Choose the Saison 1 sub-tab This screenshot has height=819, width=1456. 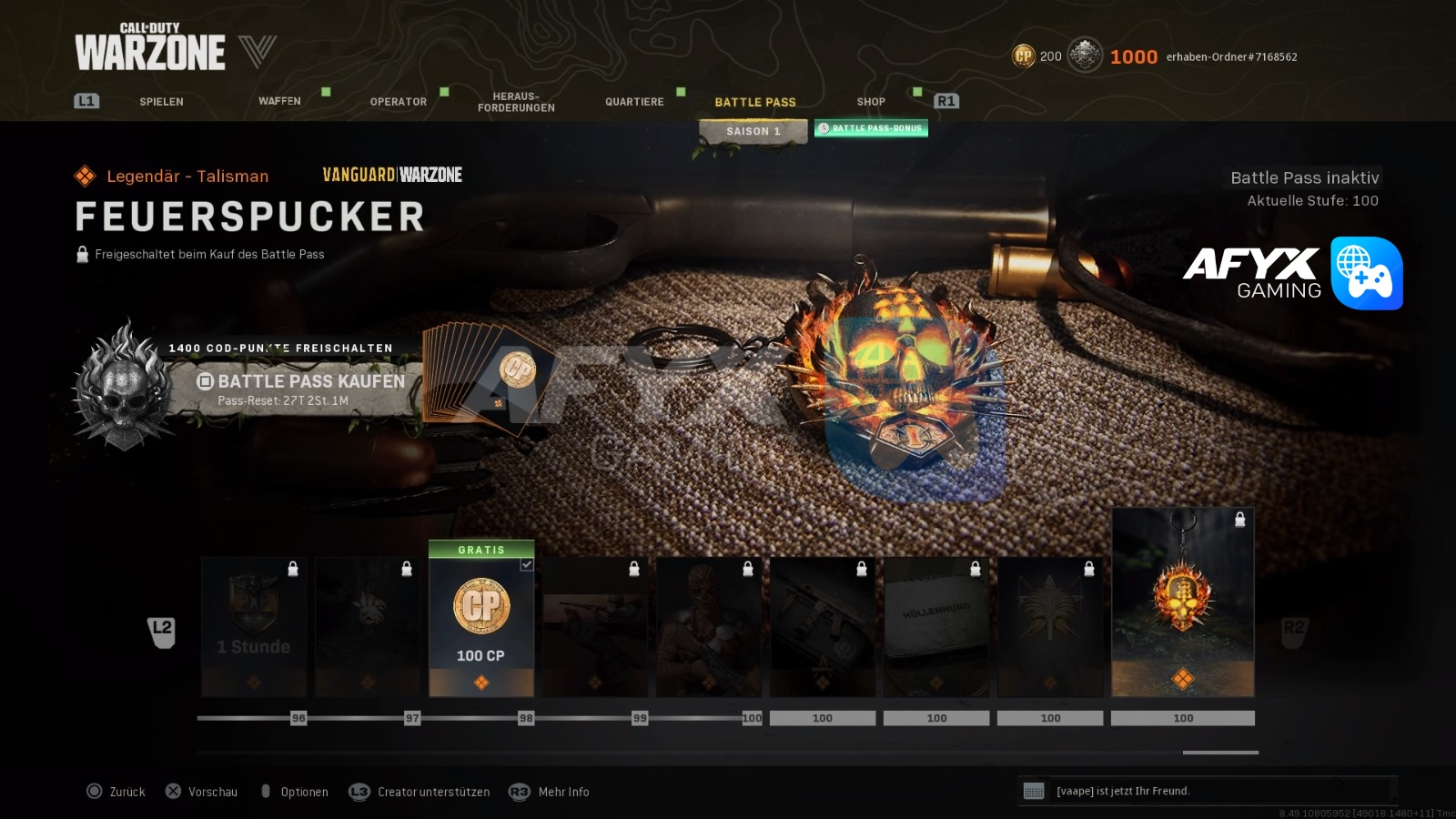(x=753, y=132)
